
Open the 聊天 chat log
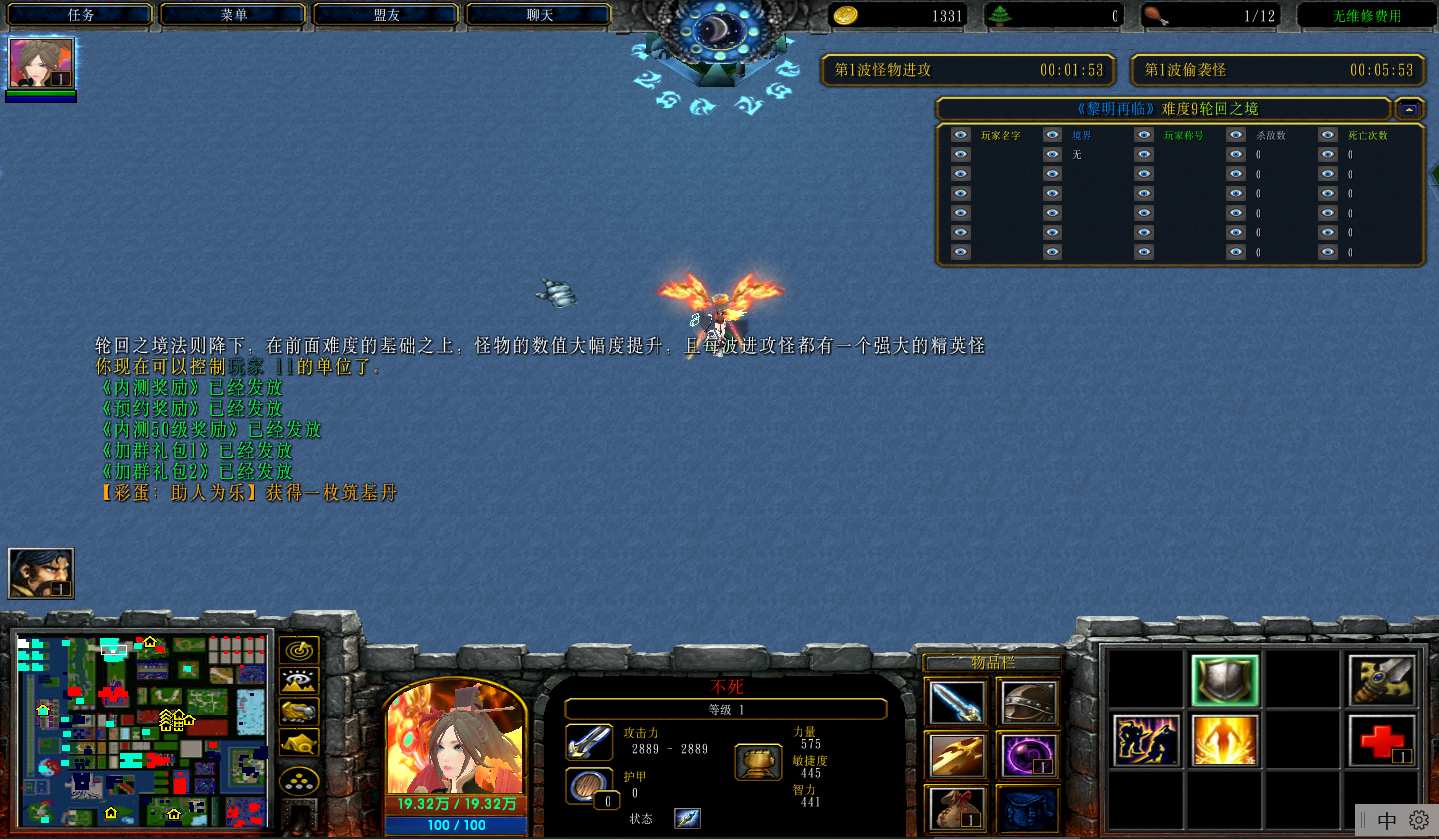(x=539, y=15)
